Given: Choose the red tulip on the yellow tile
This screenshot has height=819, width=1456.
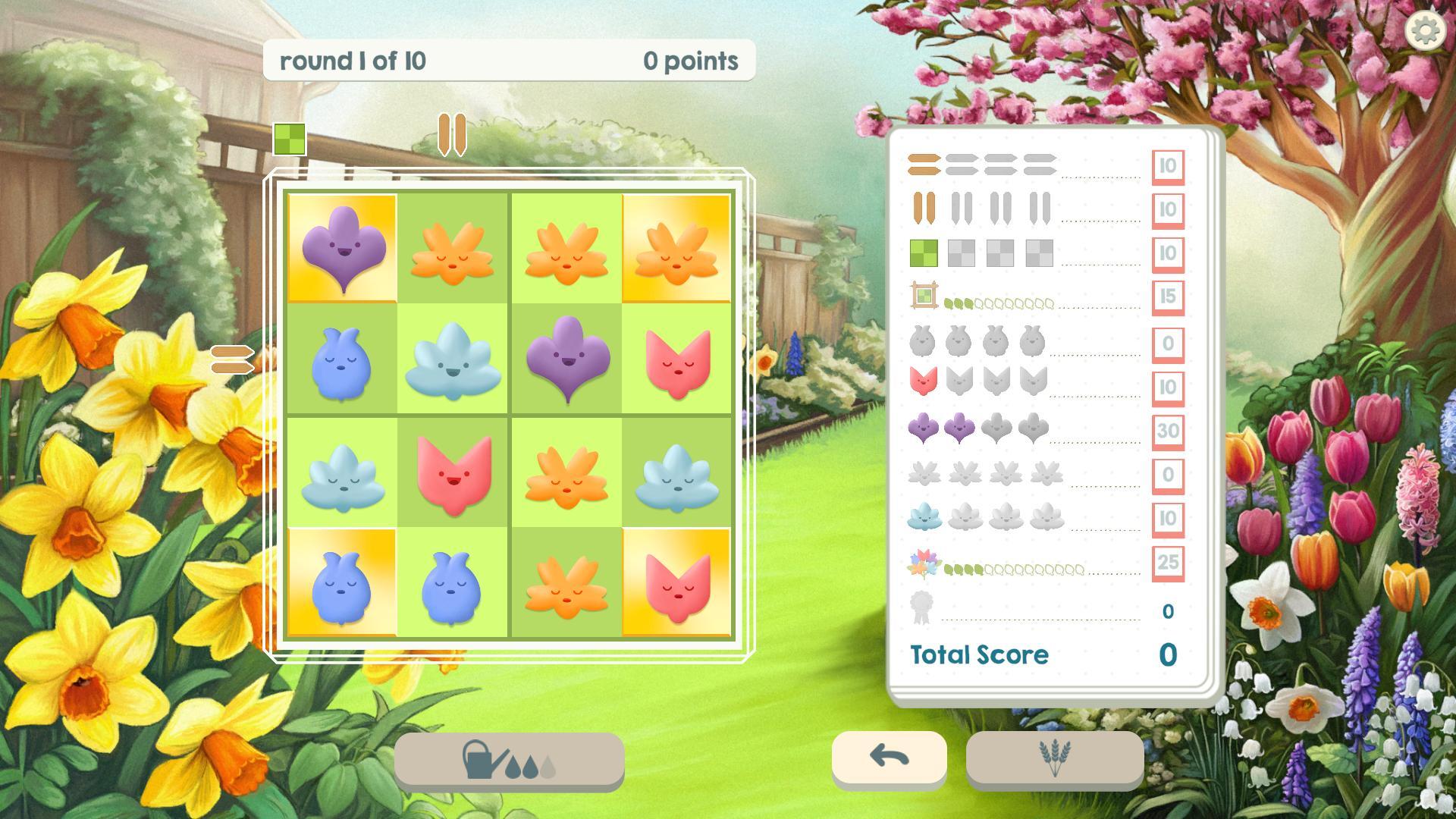Looking at the screenshot, I should click(x=676, y=582).
